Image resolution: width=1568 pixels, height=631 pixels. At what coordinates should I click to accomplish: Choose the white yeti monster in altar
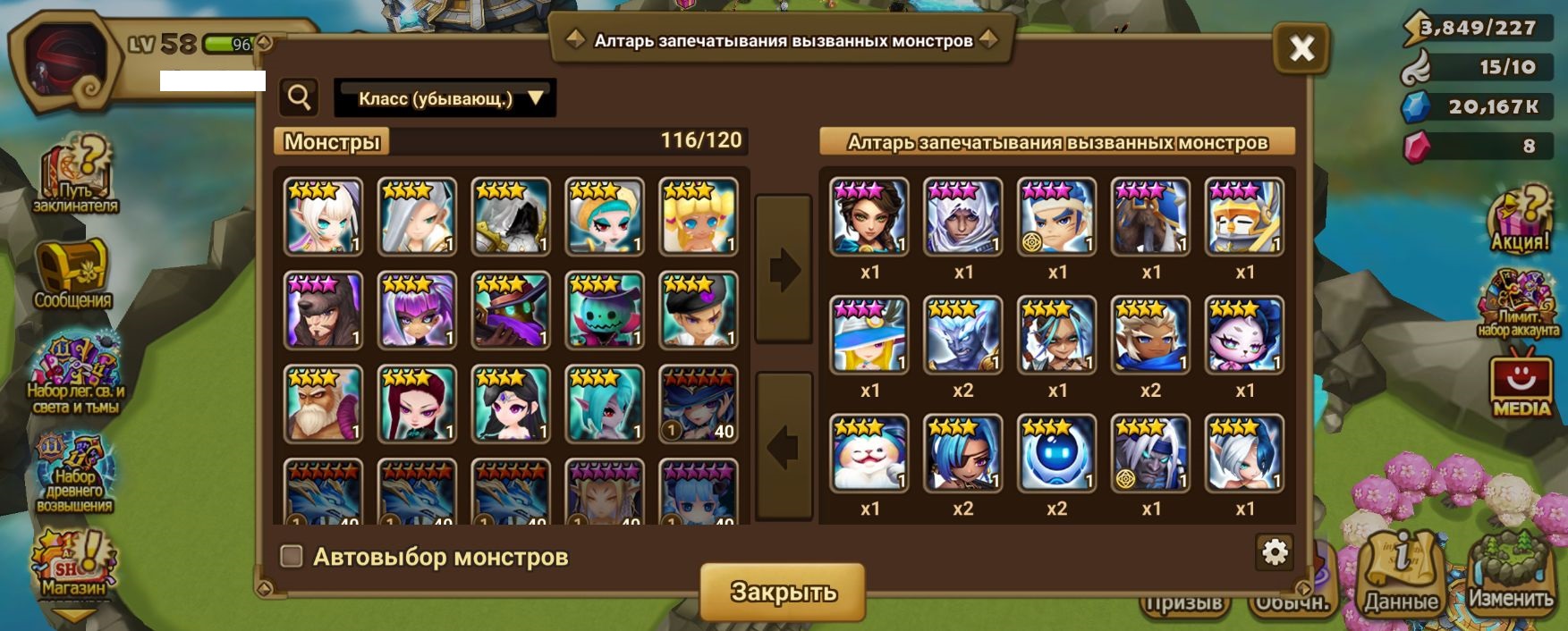click(x=869, y=452)
